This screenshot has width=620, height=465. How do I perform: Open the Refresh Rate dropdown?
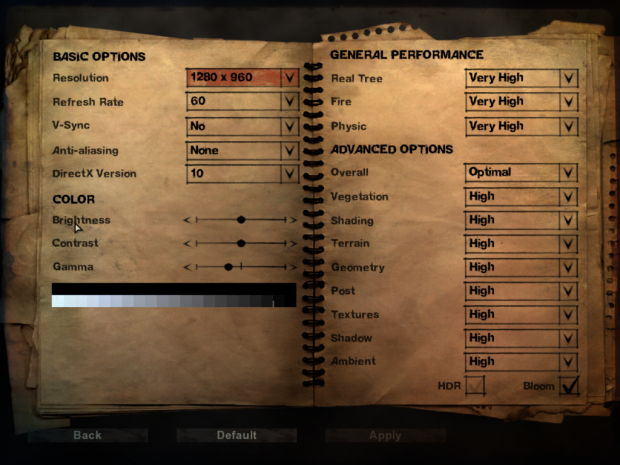(242, 101)
